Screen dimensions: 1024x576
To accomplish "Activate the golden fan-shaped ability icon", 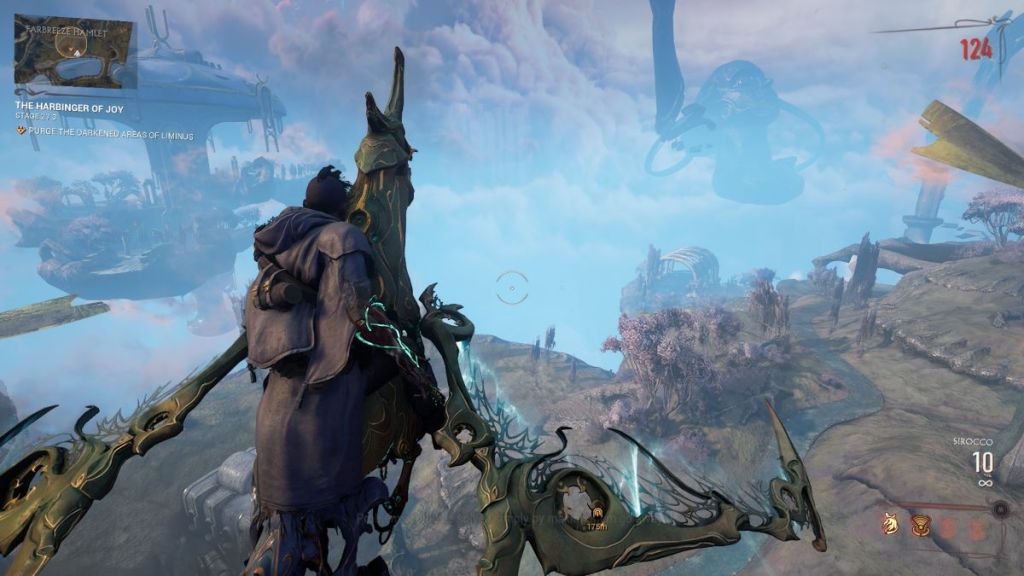I will click(x=920, y=524).
